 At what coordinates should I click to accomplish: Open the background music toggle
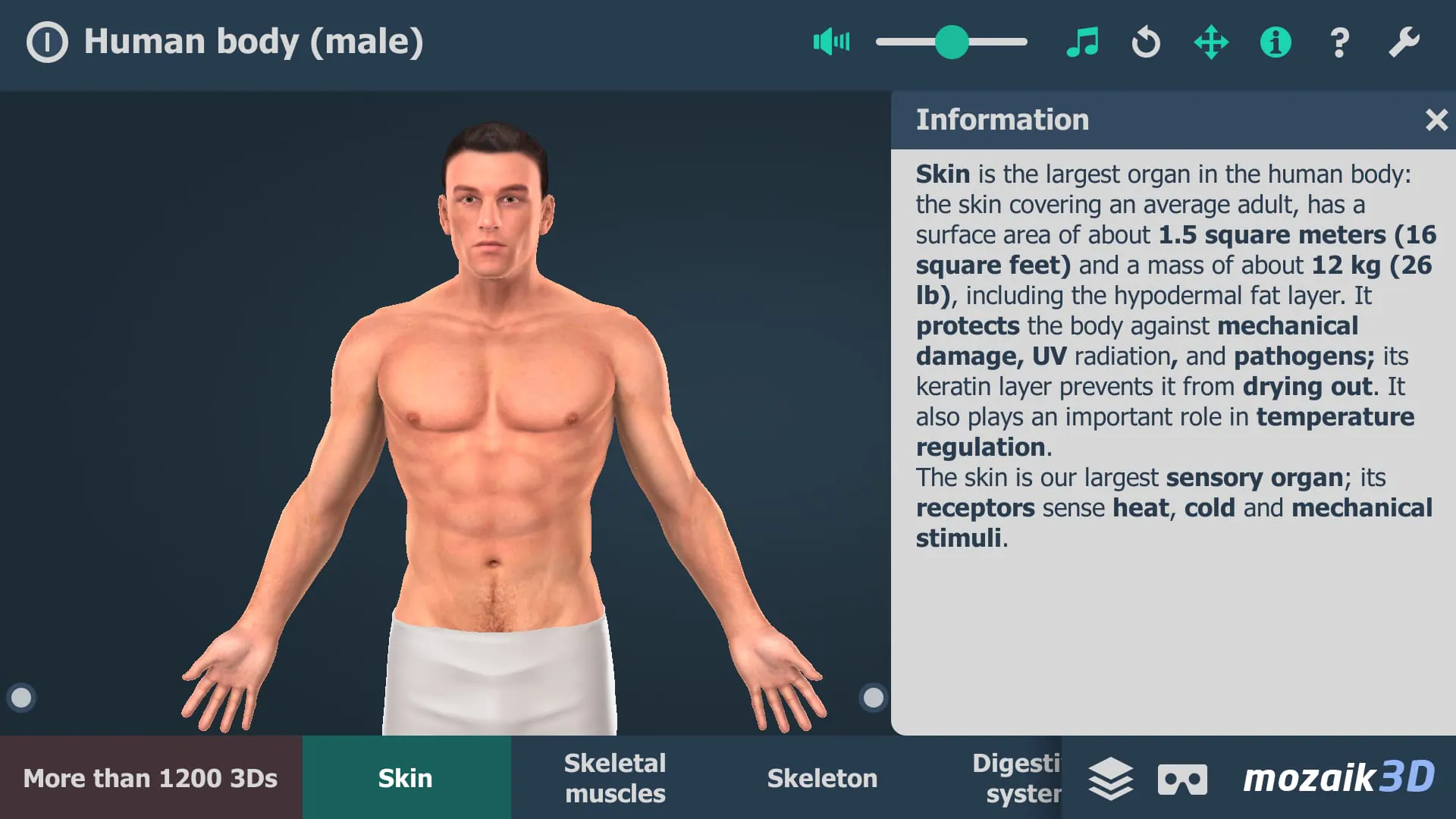(x=1083, y=42)
